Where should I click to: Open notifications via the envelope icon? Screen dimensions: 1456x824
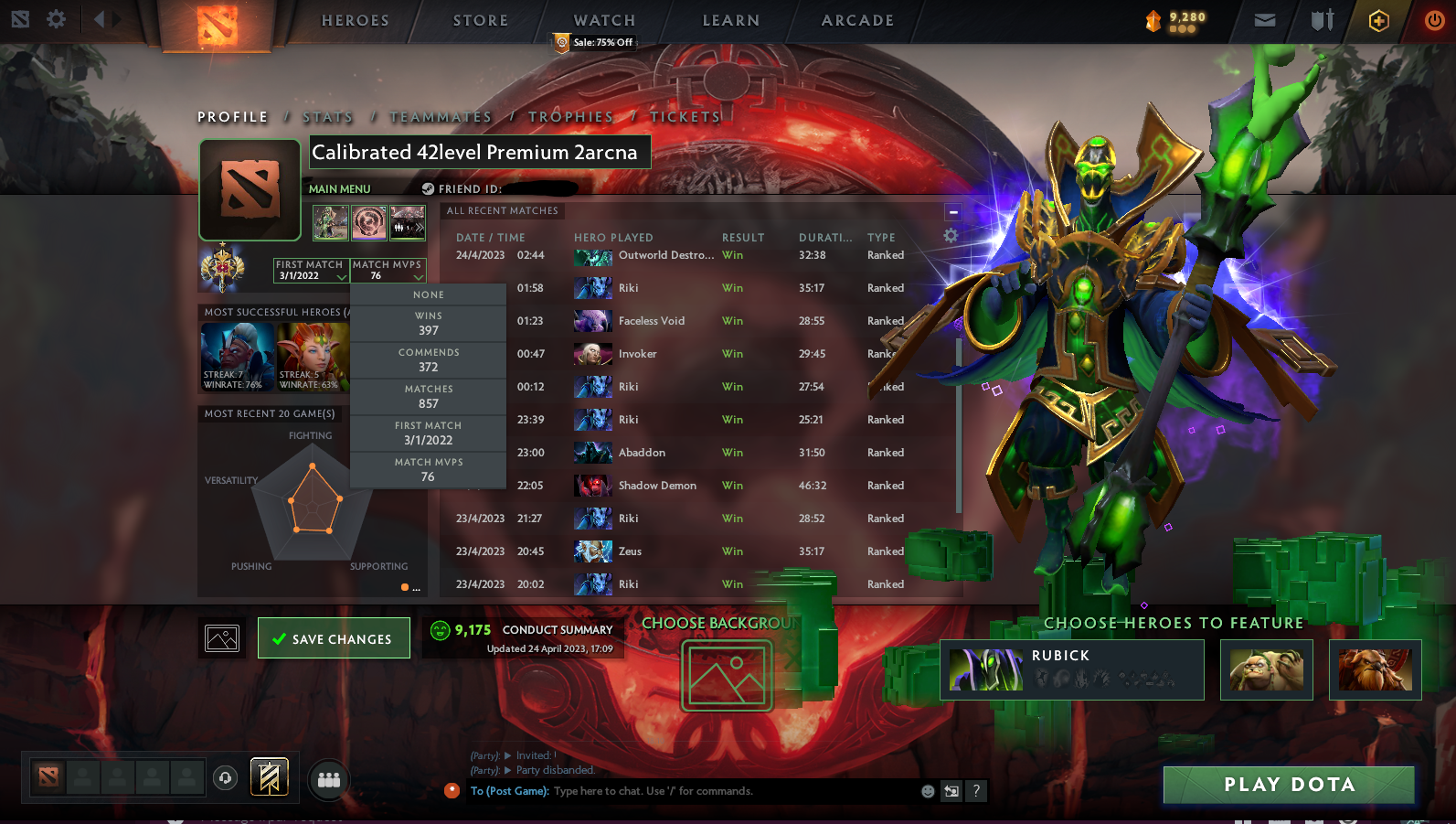(1265, 19)
